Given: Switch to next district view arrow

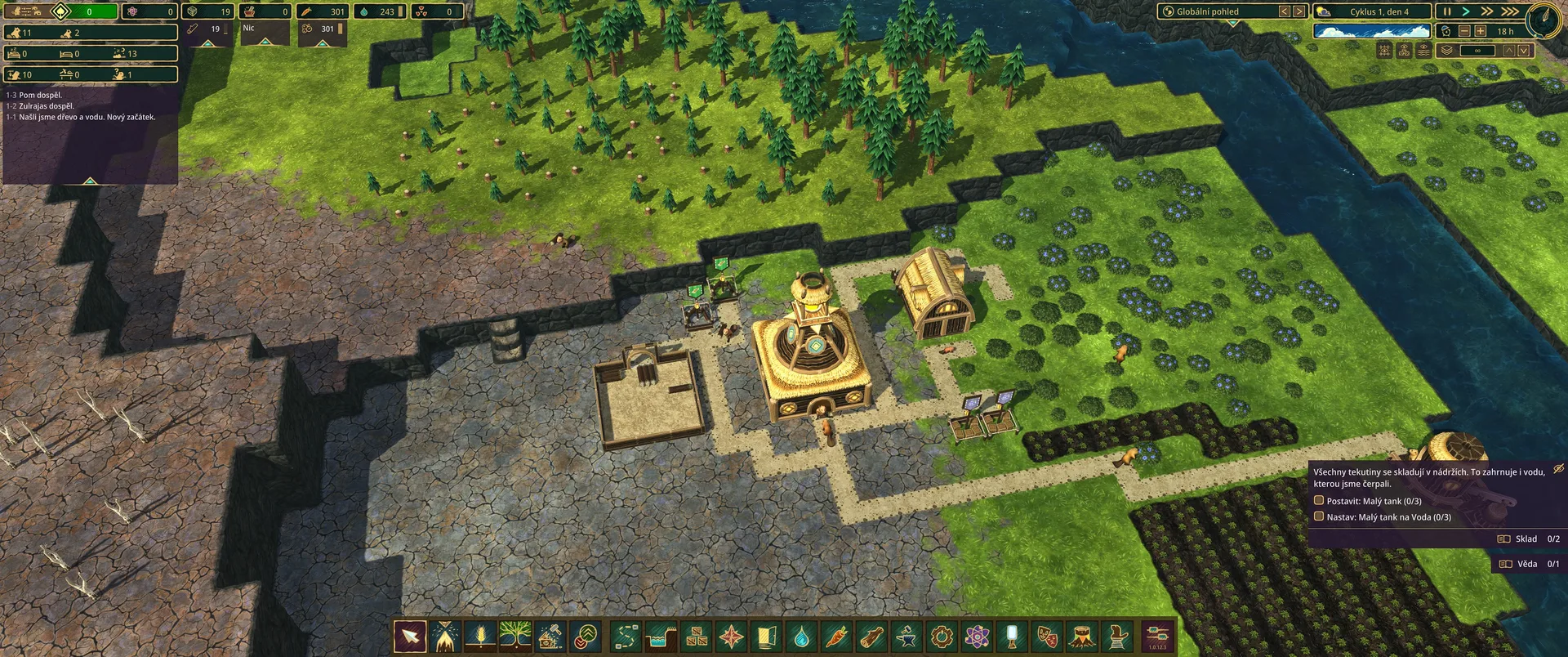Looking at the screenshot, I should [x=1298, y=11].
